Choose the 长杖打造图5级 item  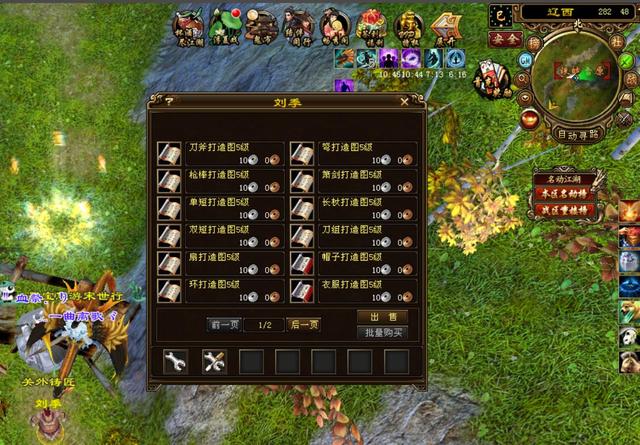pyautogui.click(x=302, y=208)
